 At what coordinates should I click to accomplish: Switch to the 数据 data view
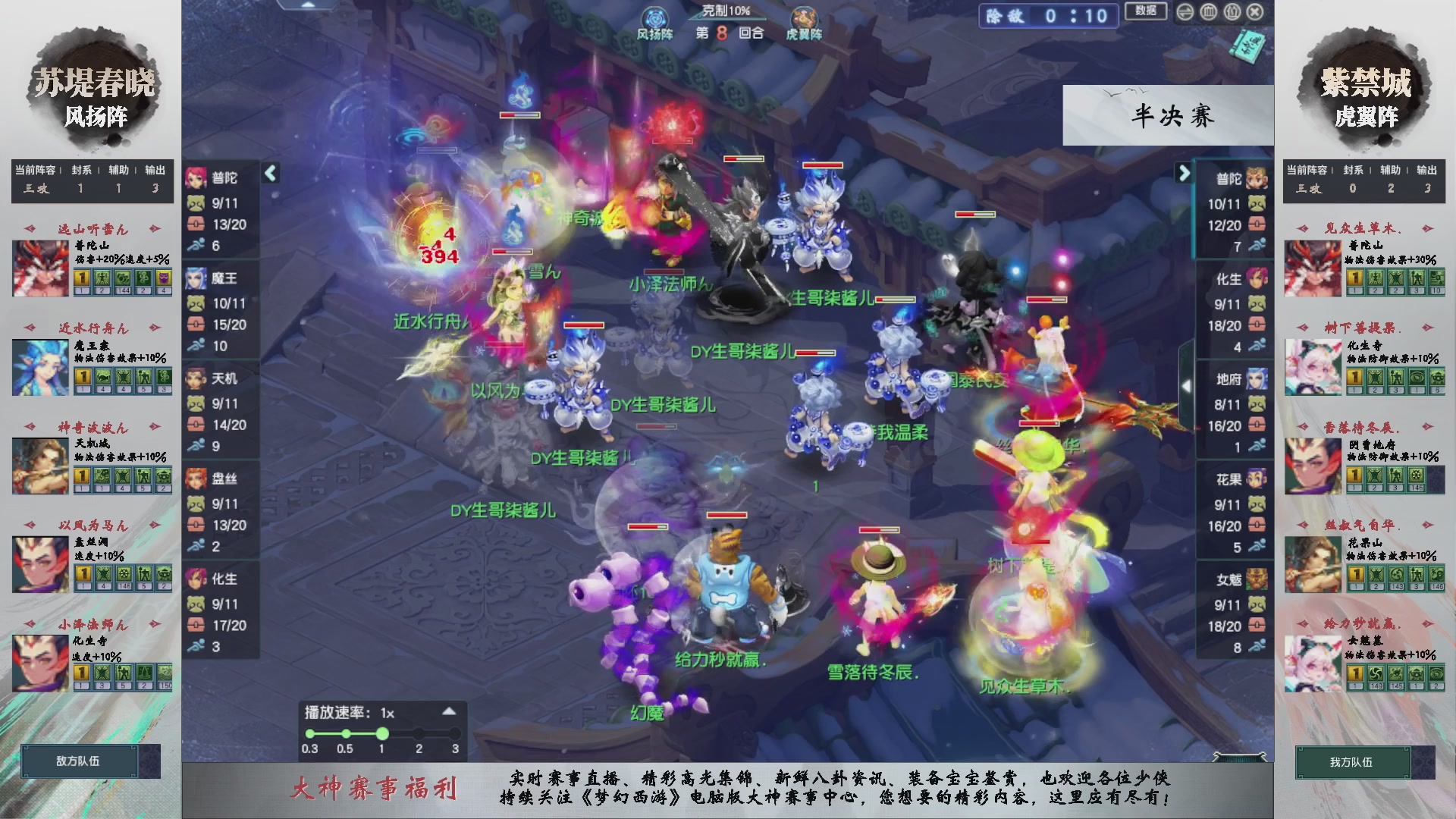point(1145,12)
